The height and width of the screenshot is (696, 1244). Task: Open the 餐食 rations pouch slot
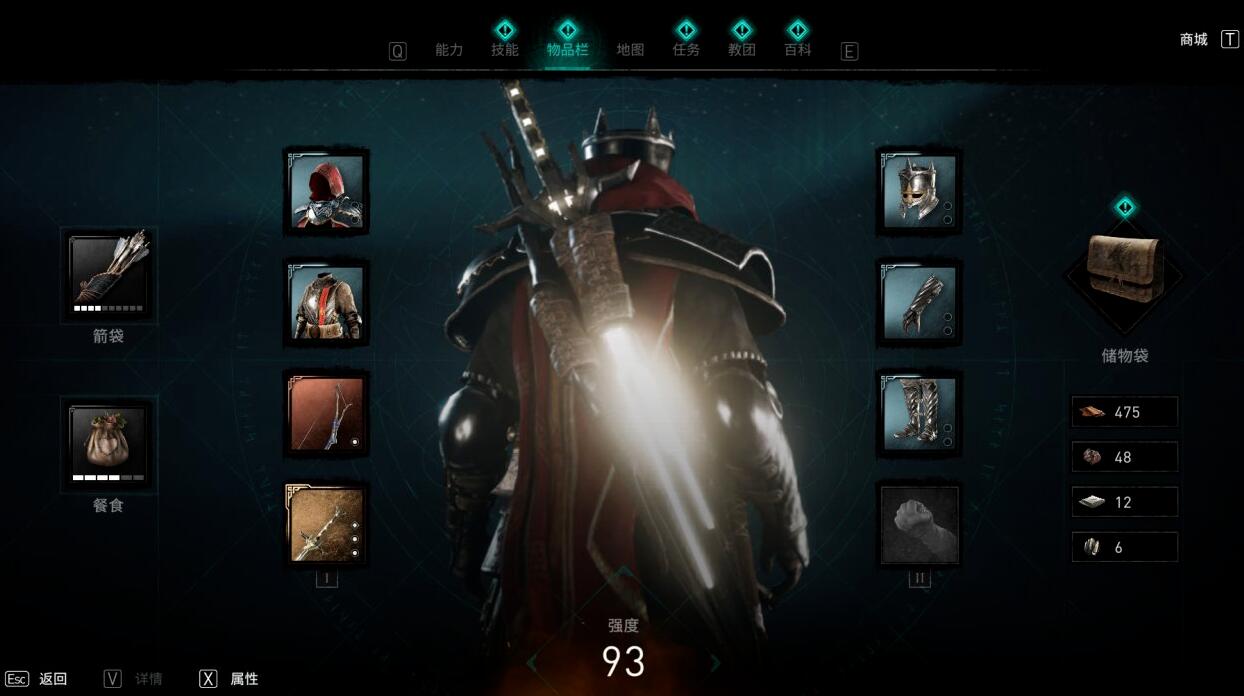pyautogui.click(x=108, y=444)
